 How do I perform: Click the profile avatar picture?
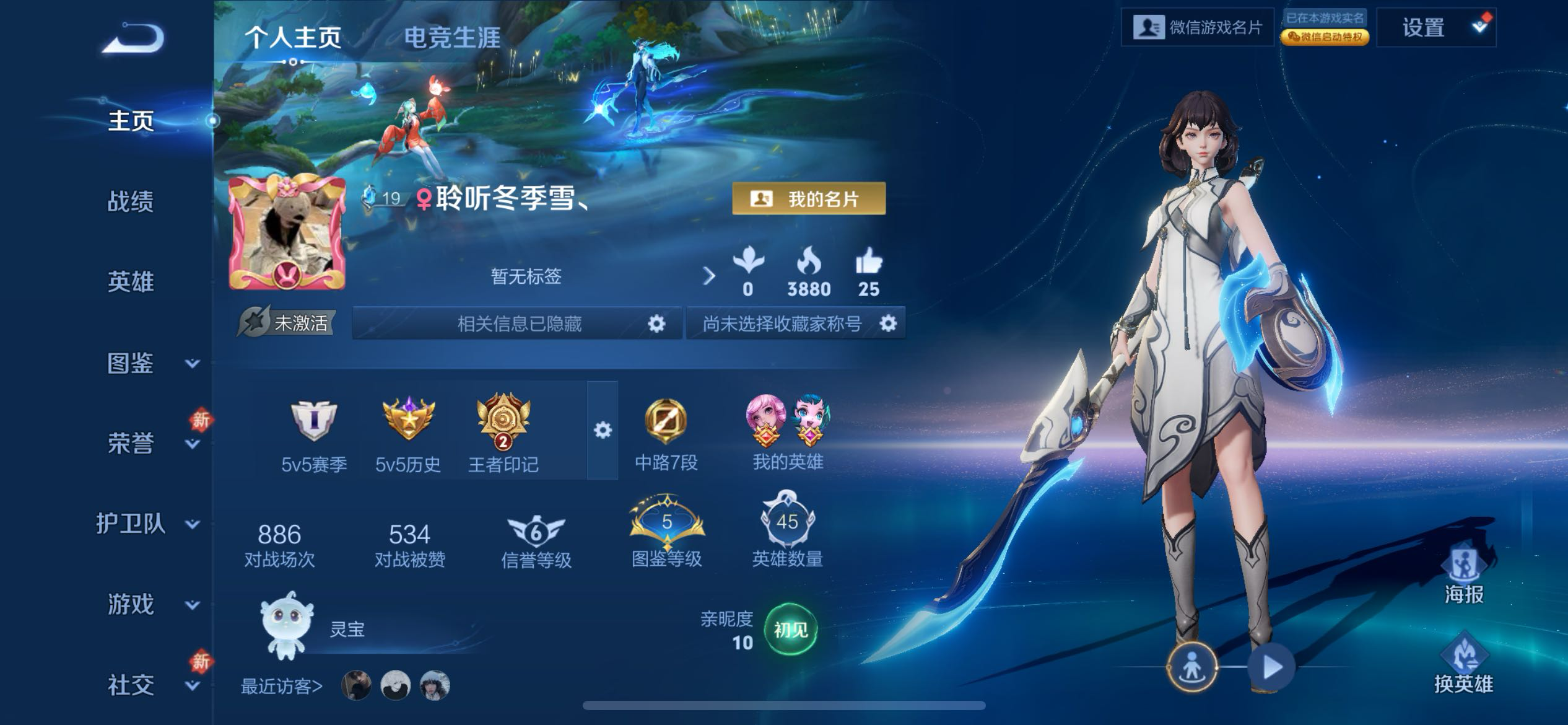(x=287, y=234)
